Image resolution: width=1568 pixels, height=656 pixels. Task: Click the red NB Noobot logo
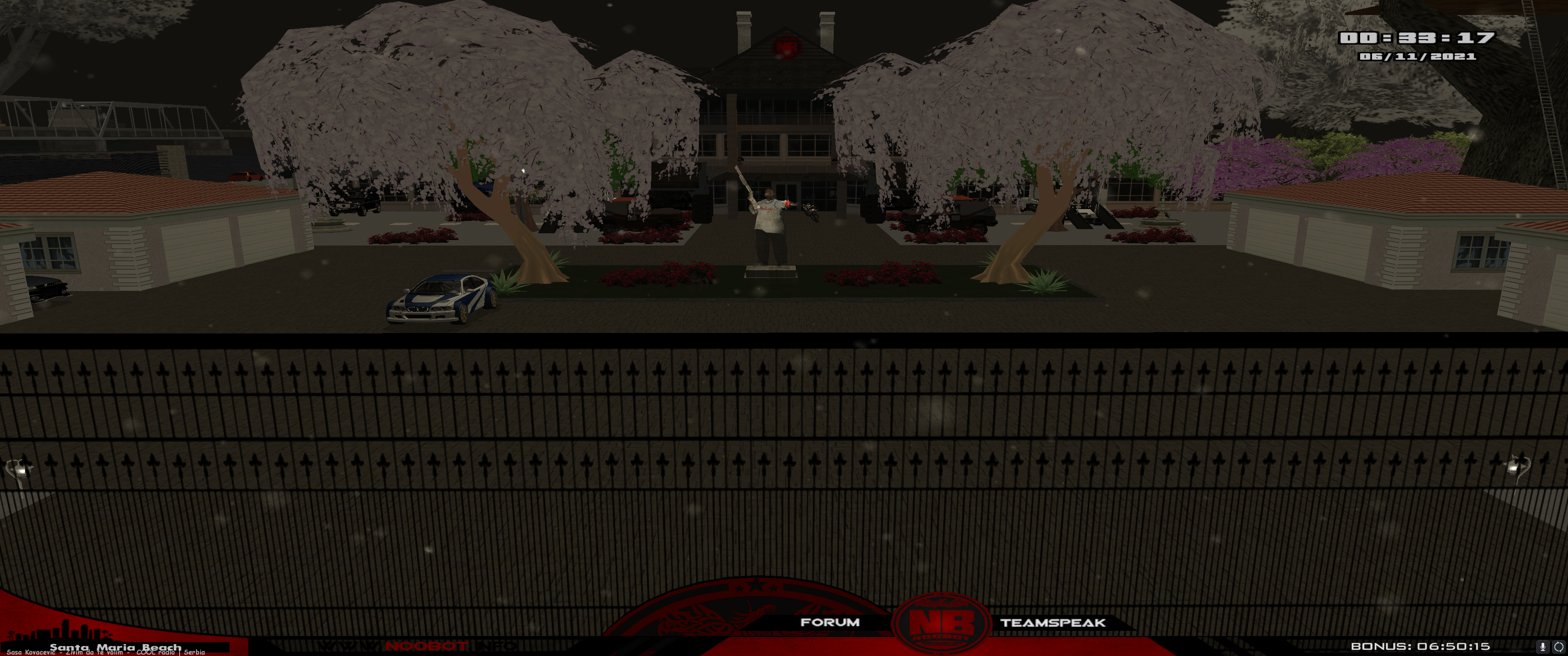940,625
